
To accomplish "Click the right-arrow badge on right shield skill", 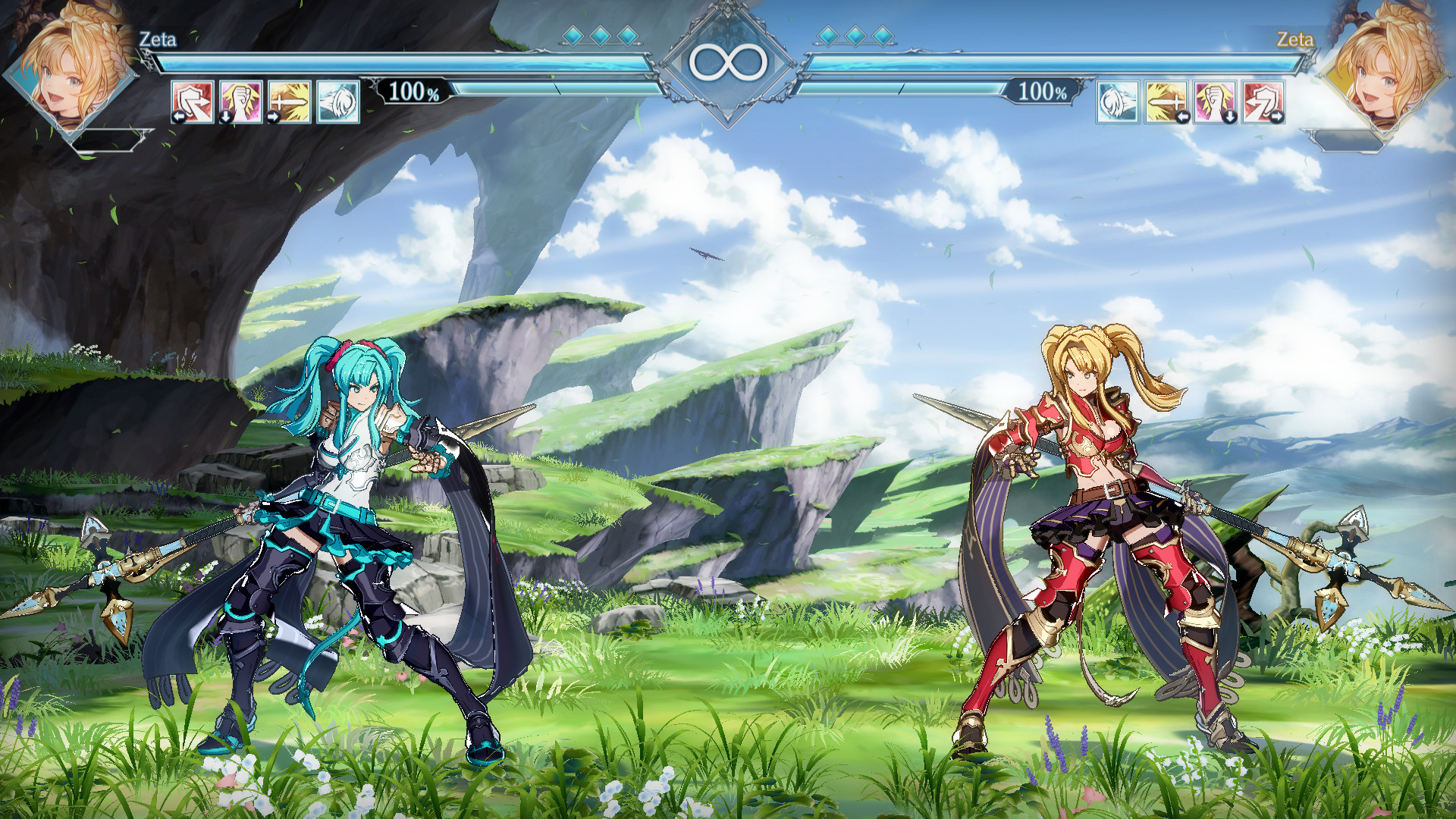I will pyautogui.click(x=1278, y=117).
